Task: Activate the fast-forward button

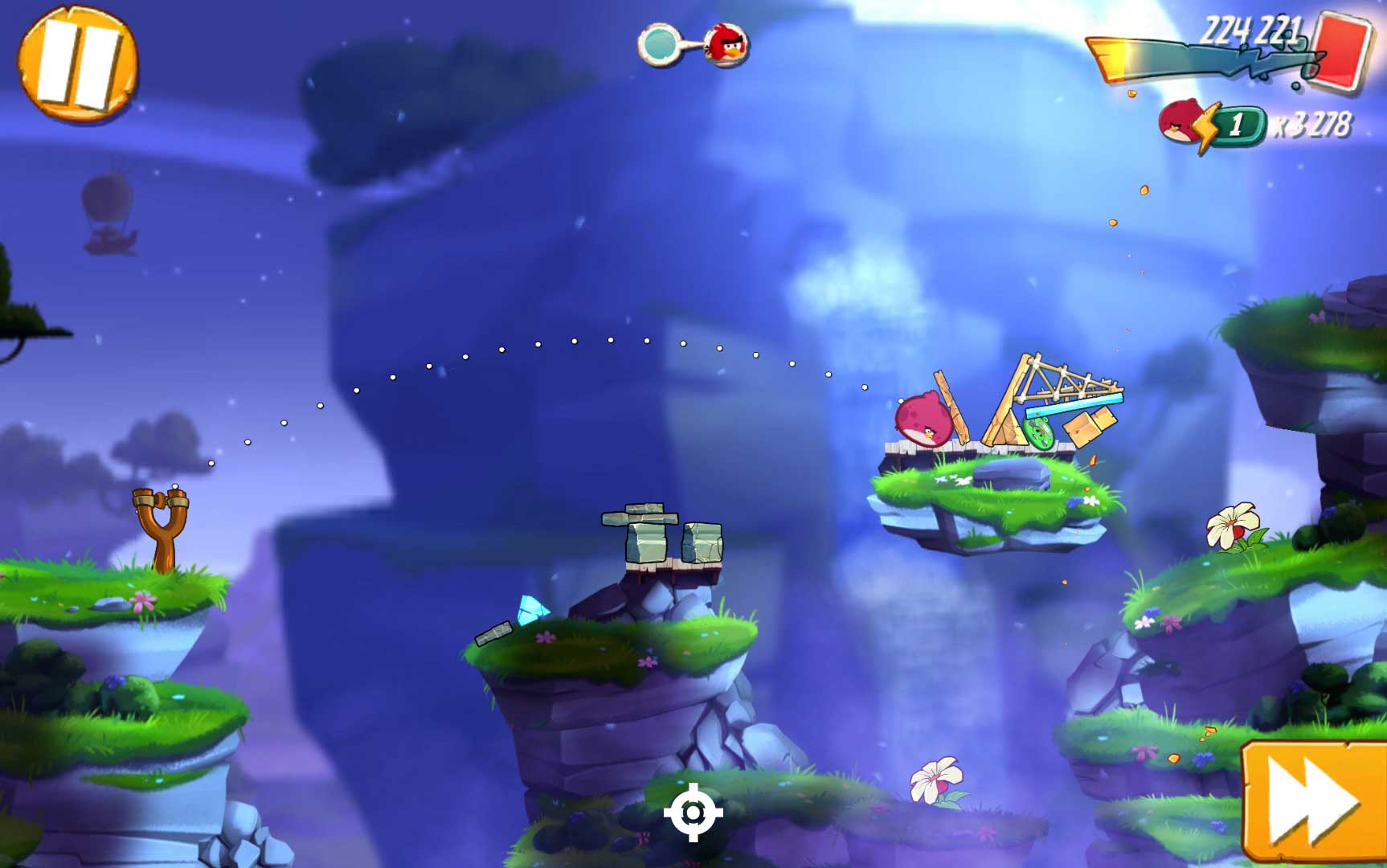Action: pos(1313,802)
